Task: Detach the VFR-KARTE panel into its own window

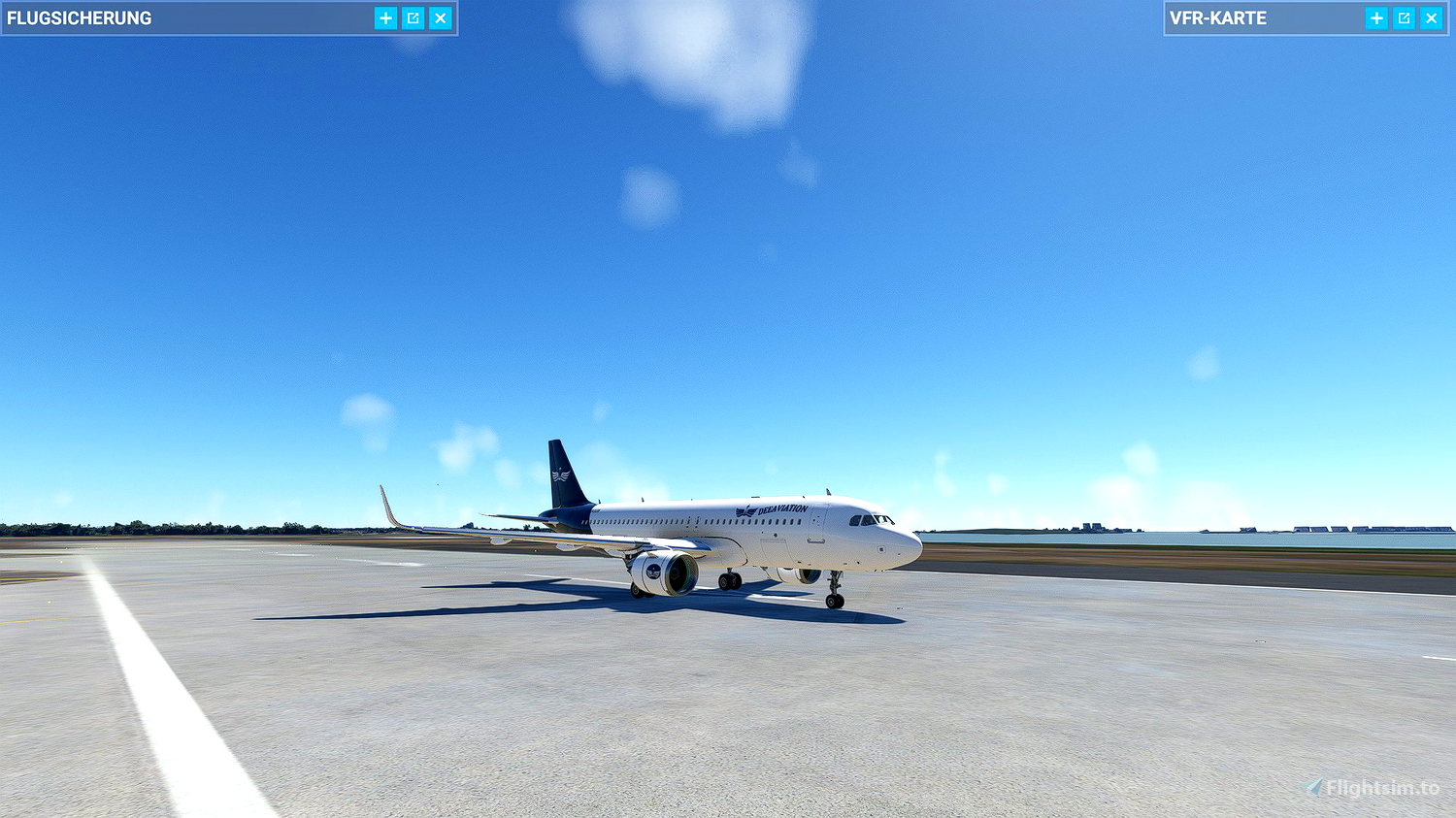Action: (x=1404, y=17)
